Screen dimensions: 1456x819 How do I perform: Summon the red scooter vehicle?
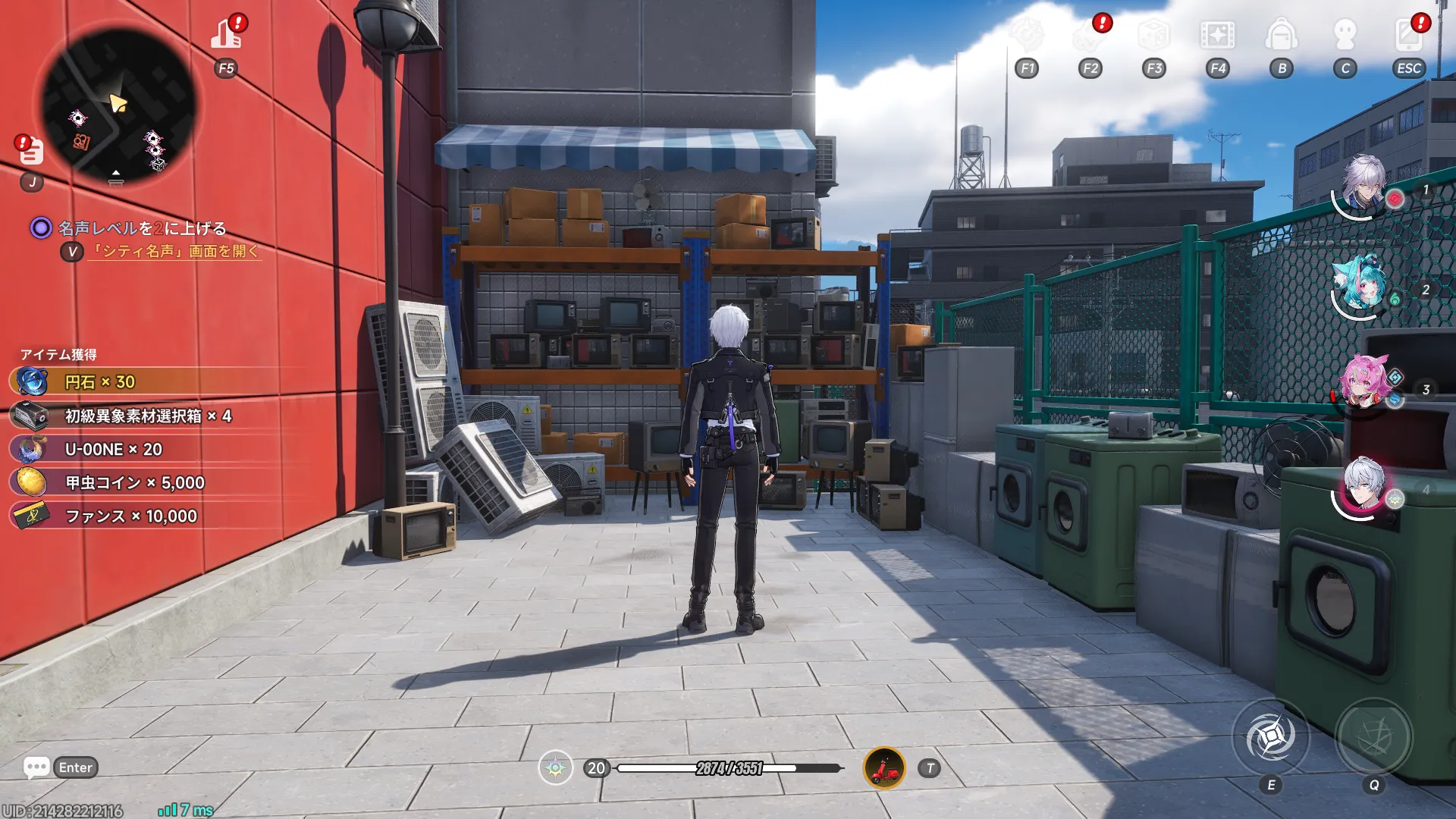click(x=884, y=768)
